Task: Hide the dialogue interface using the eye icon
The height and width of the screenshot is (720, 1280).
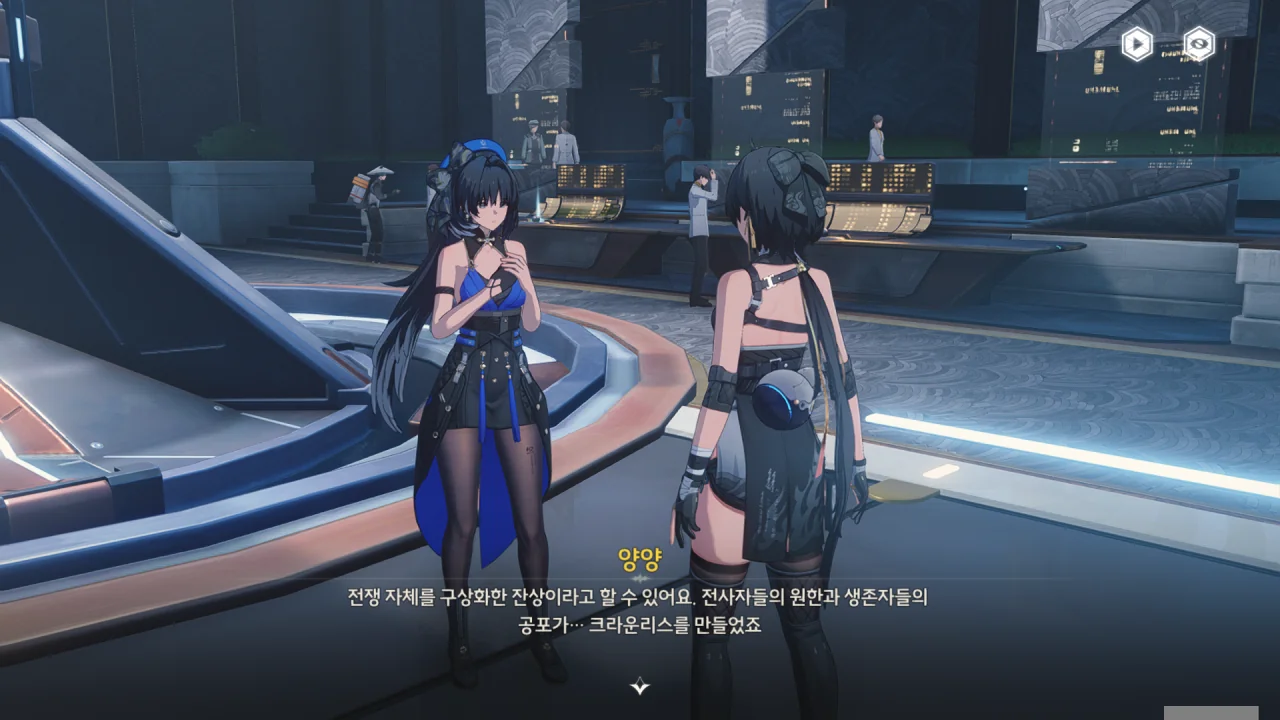Action: tap(1198, 44)
